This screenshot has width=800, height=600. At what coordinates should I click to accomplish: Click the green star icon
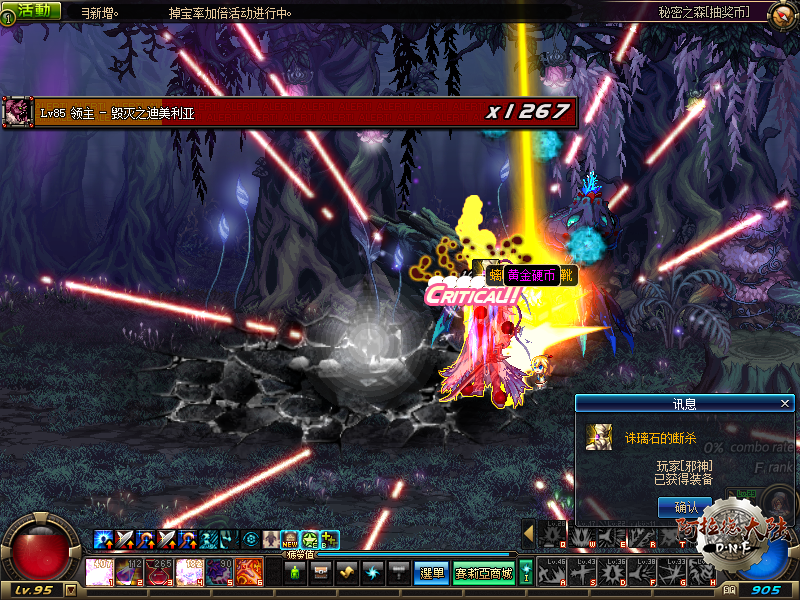310,540
